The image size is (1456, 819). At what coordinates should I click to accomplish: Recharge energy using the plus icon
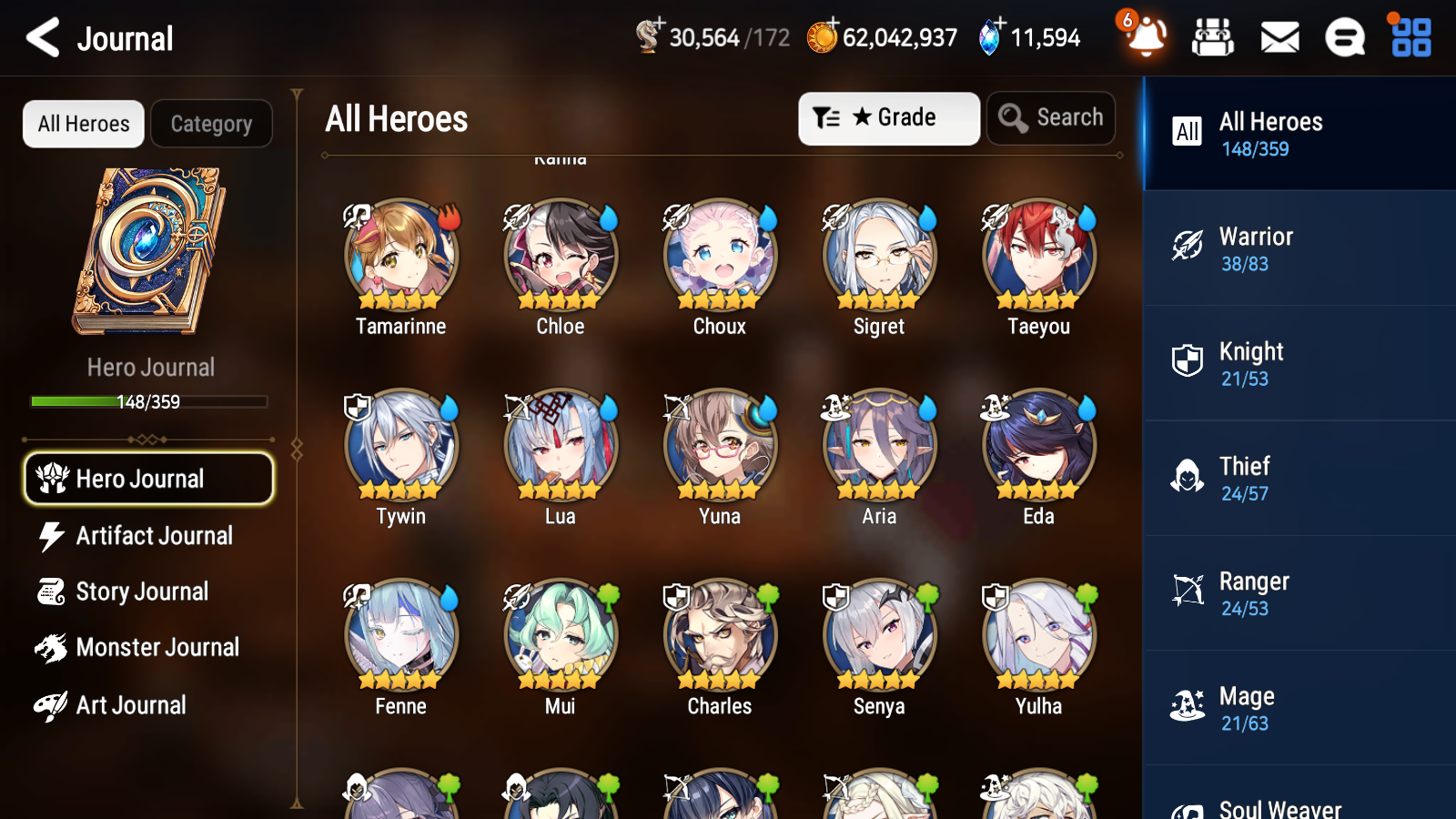click(x=658, y=26)
